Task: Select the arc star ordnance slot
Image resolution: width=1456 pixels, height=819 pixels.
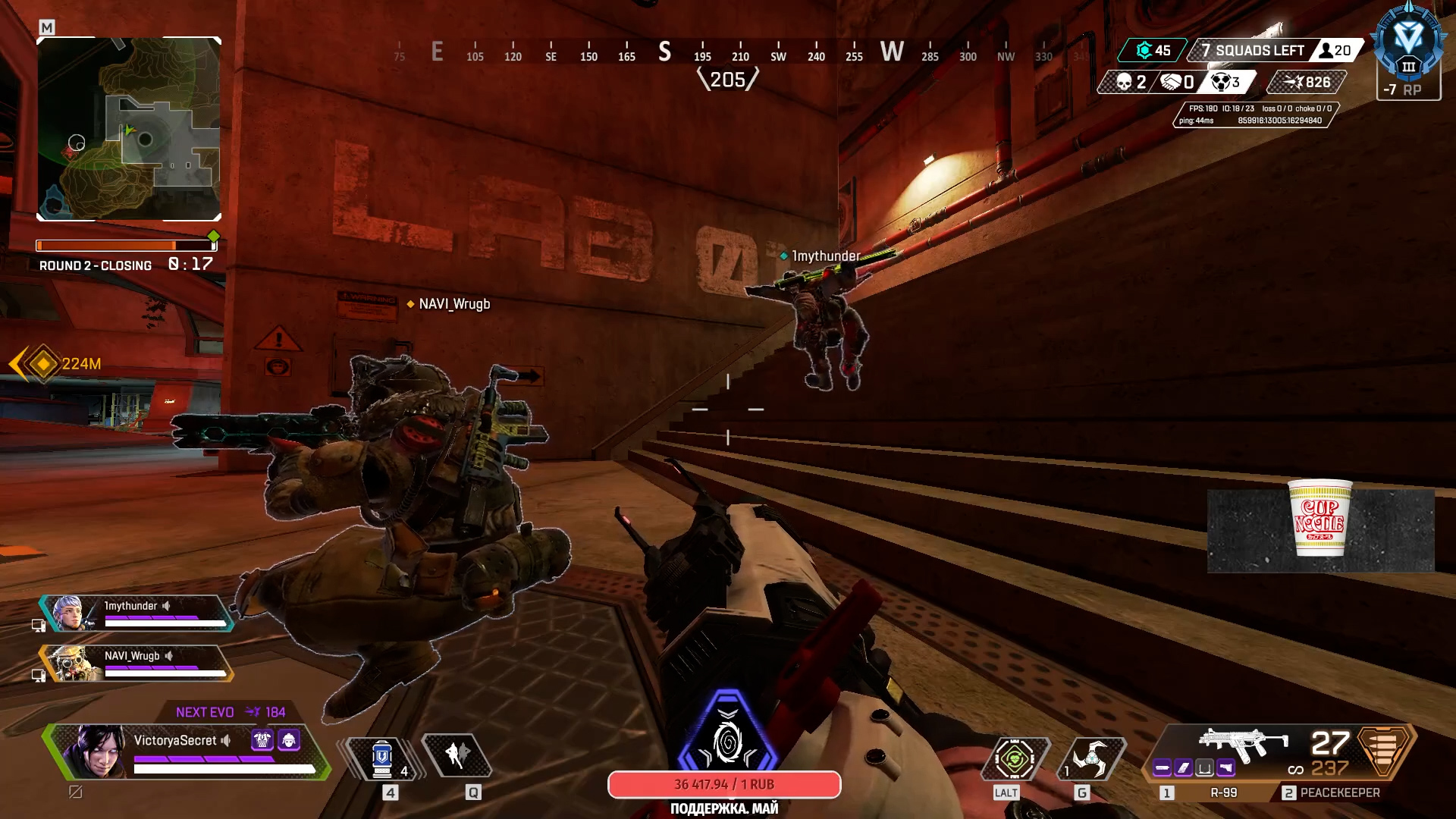Action: tap(1090, 758)
